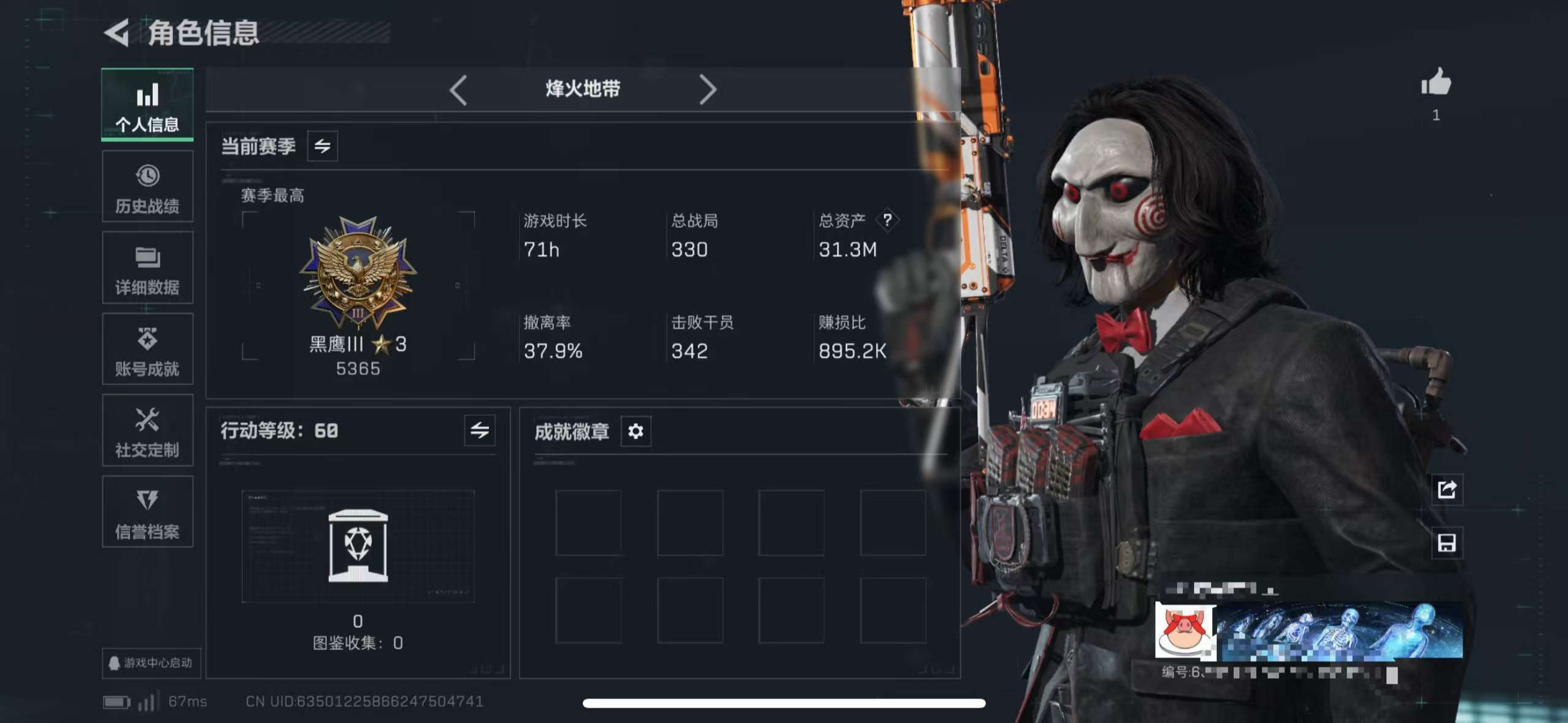Click the left arrow next to 烽火地带
Image resolution: width=1568 pixels, height=723 pixels.
(x=457, y=90)
